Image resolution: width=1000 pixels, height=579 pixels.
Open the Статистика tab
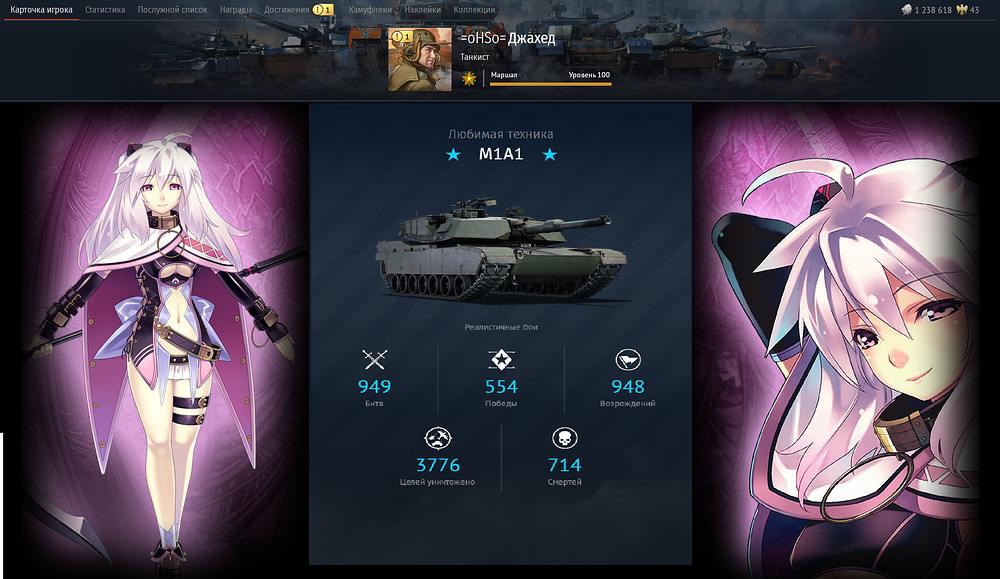coord(105,10)
